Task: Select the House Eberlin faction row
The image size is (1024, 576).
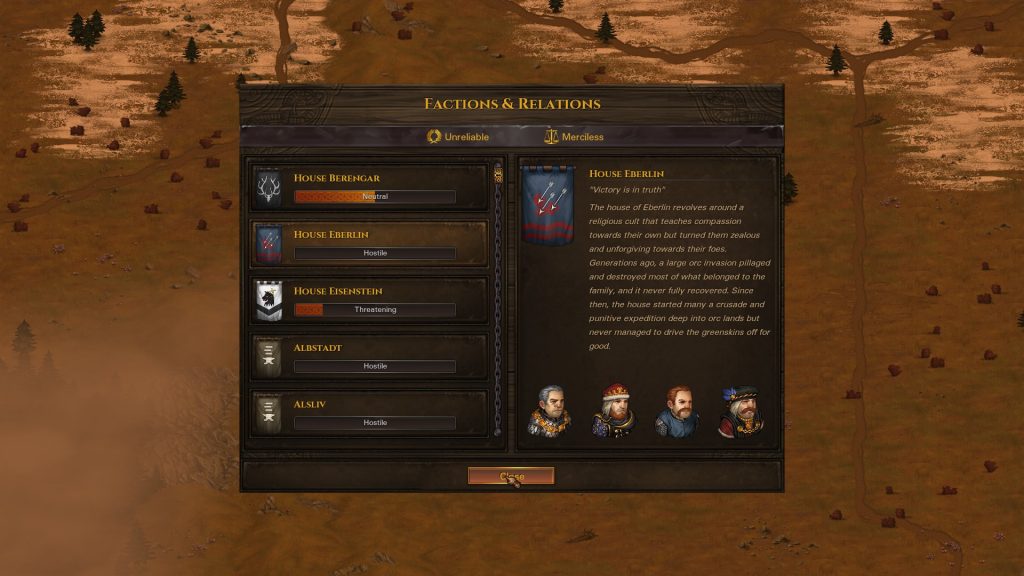Action: (369, 244)
